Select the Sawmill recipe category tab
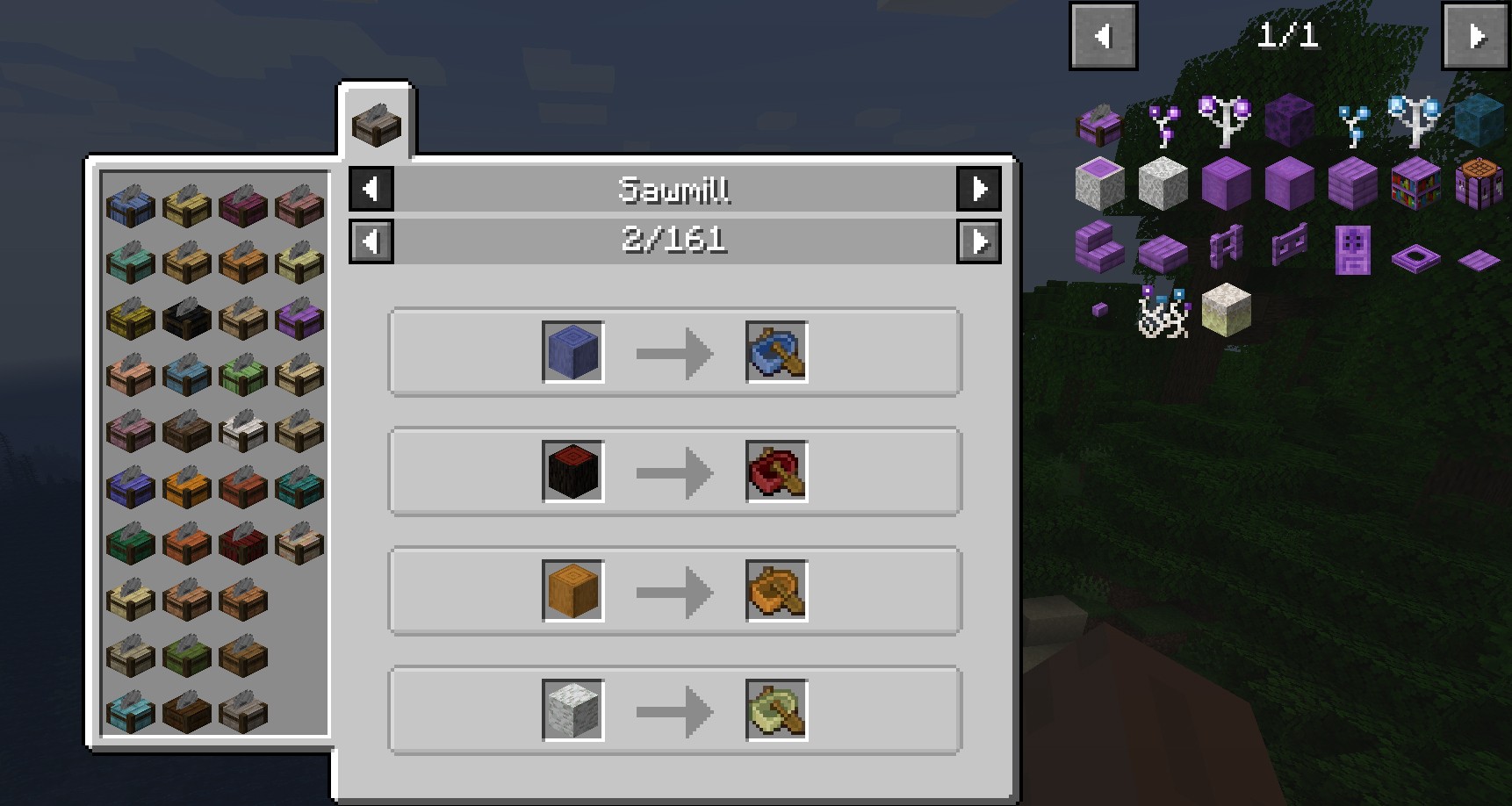The image size is (1512, 806). 376,123
